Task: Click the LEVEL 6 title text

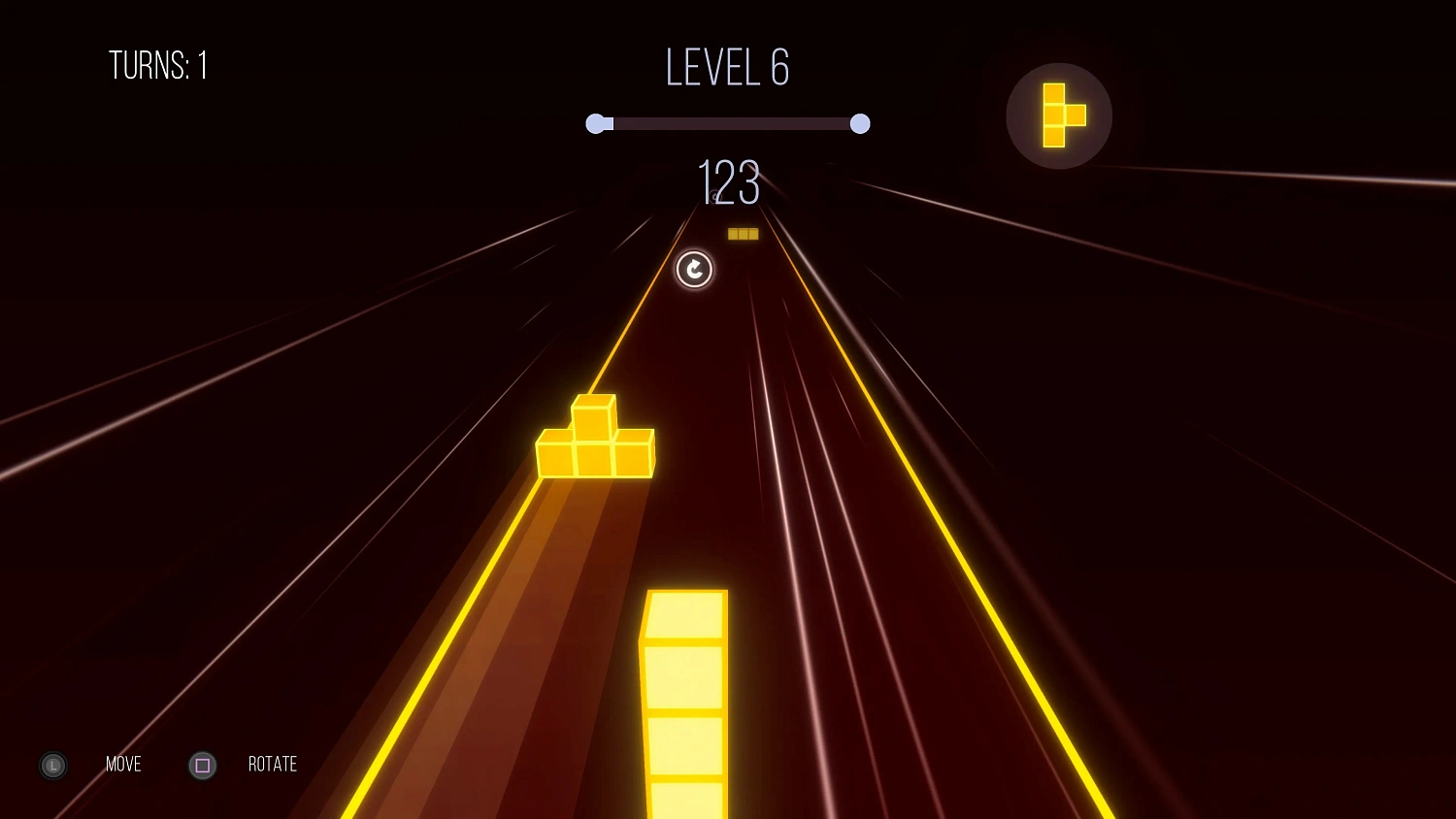Action: 726,66
